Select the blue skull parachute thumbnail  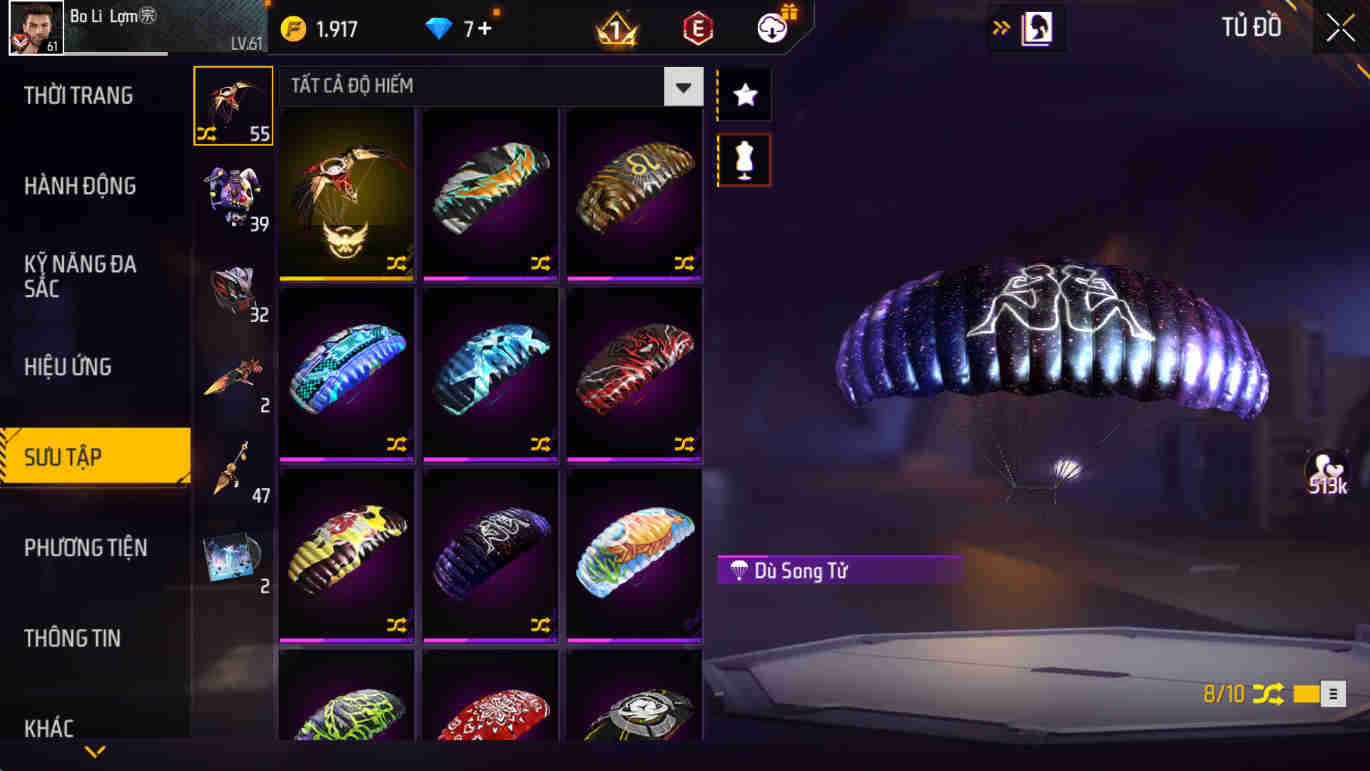[x=490, y=375]
